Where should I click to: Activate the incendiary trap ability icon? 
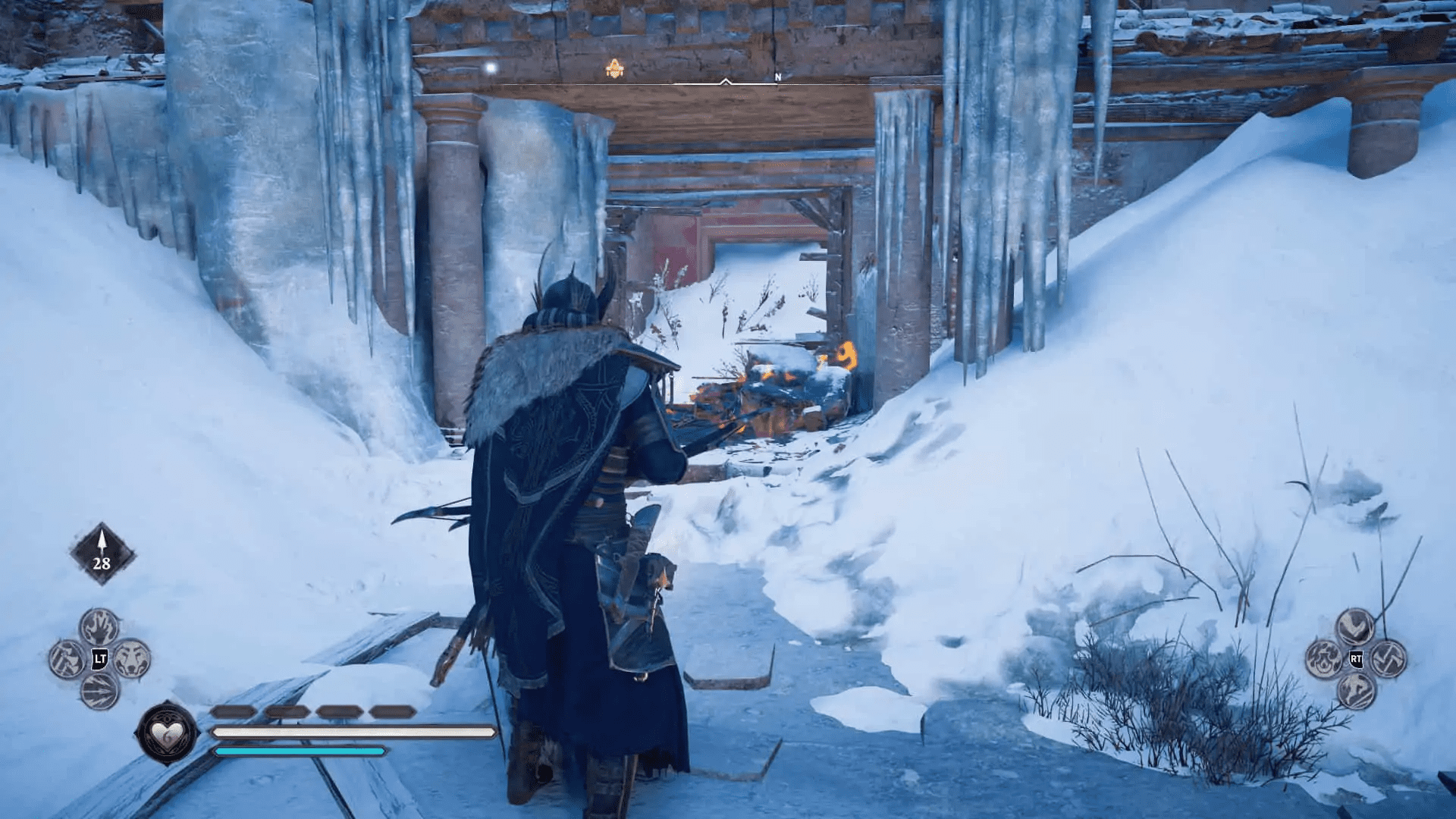[x=1323, y=659]
